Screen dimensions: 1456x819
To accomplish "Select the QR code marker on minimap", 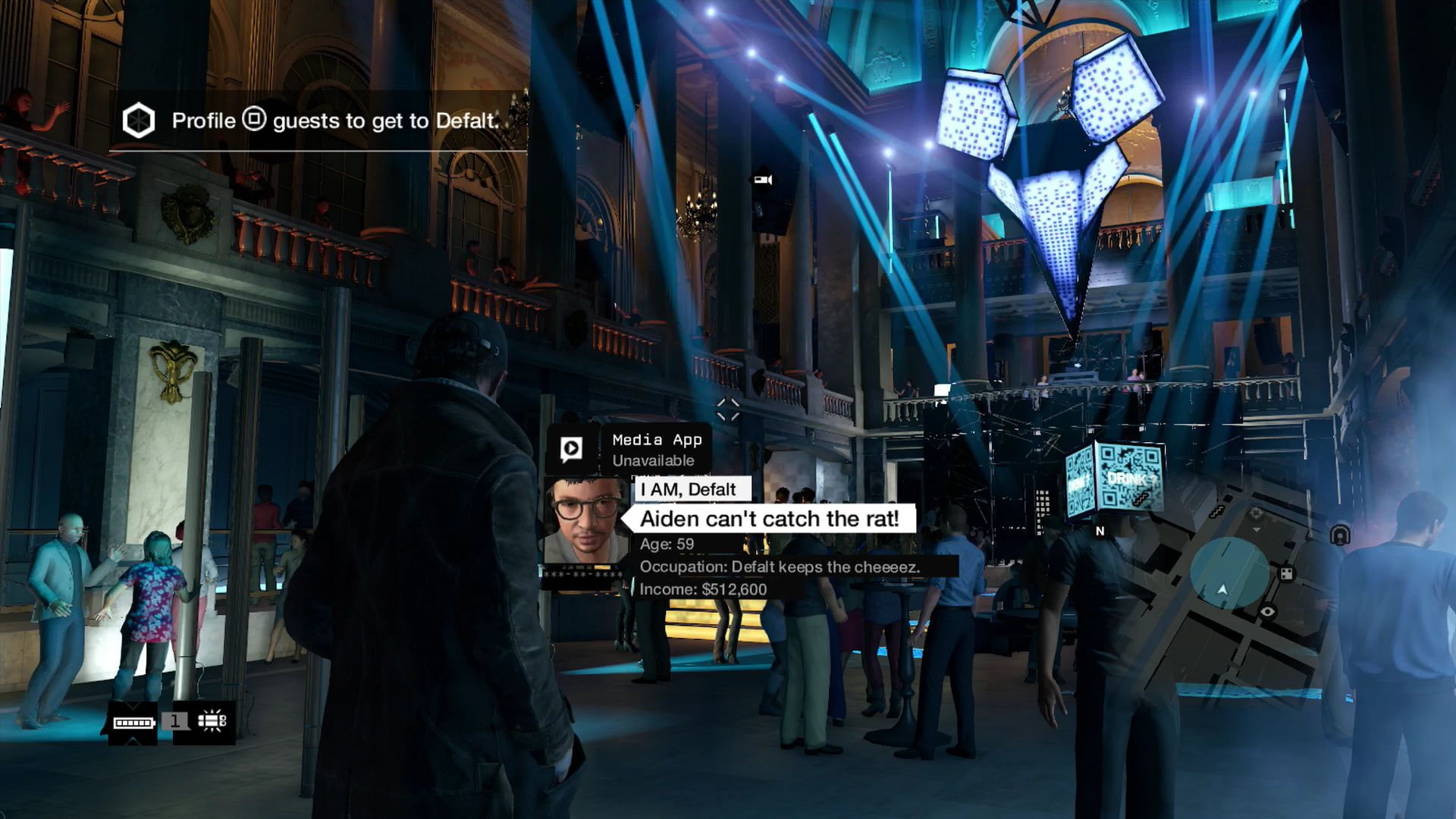I will click(x=1286, y=573).
